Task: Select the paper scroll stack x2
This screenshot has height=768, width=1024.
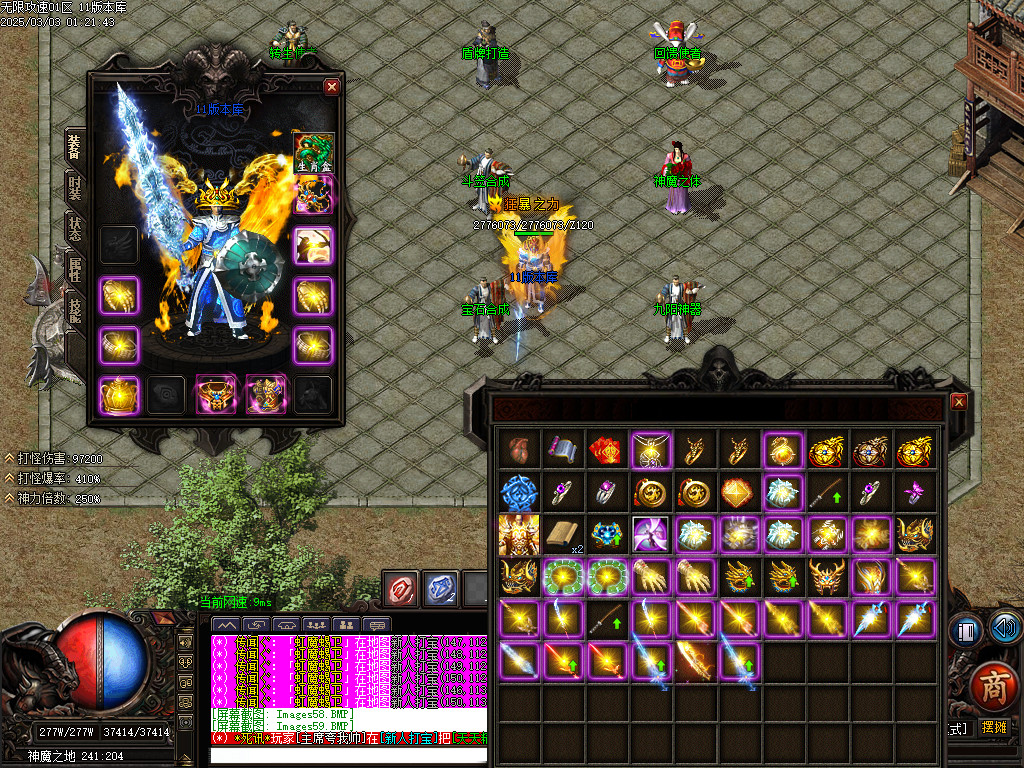Action: pos(562,534)
